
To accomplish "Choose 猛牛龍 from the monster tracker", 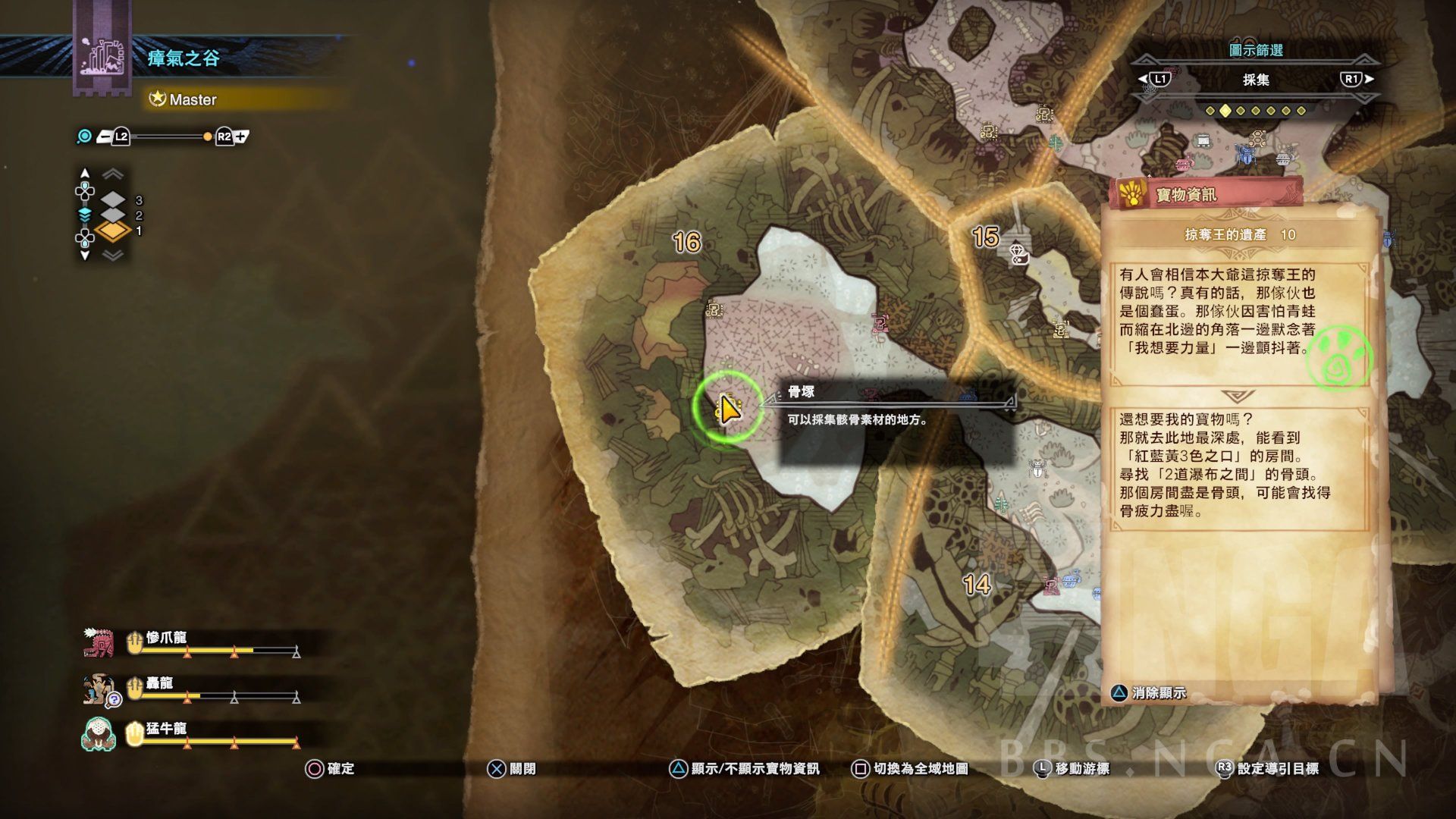I will click(x=166, y=729).
